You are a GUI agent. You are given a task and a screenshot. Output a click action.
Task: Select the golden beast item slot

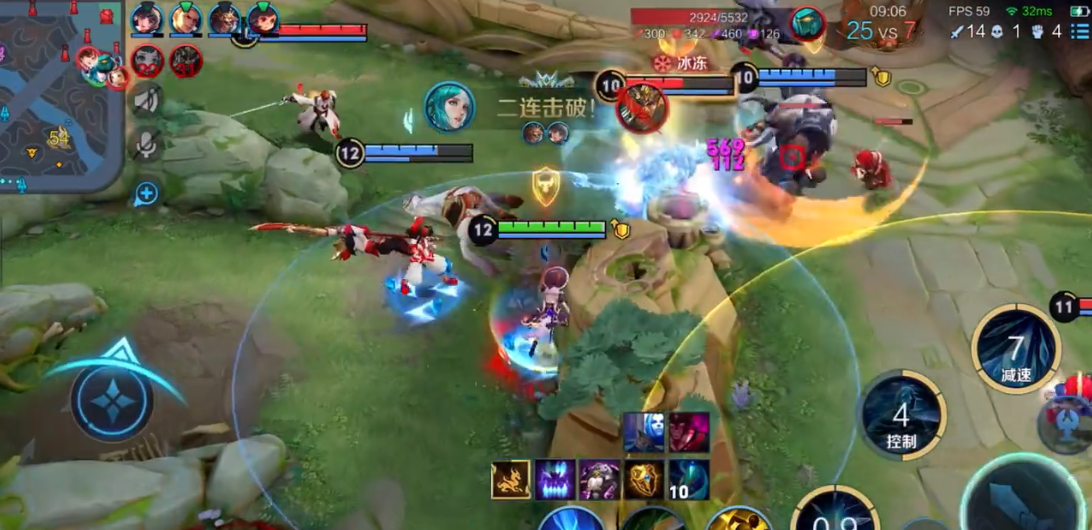tap(510, 480)
